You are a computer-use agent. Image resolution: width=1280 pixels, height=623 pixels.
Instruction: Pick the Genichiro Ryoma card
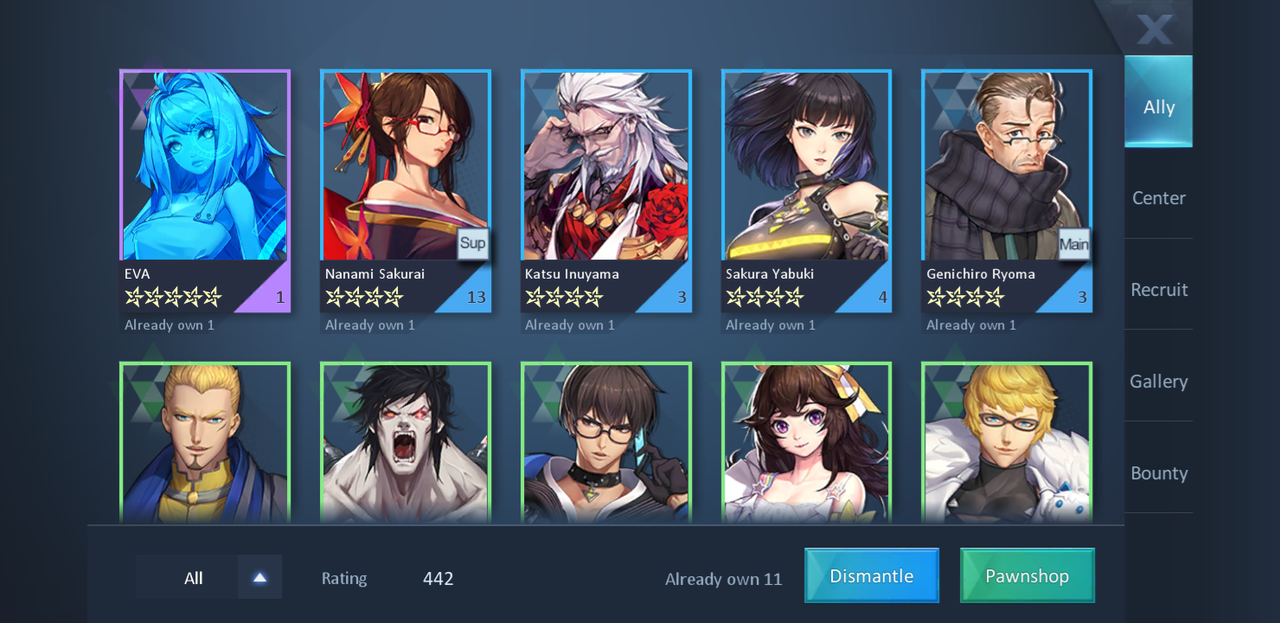pos(1006,190)
